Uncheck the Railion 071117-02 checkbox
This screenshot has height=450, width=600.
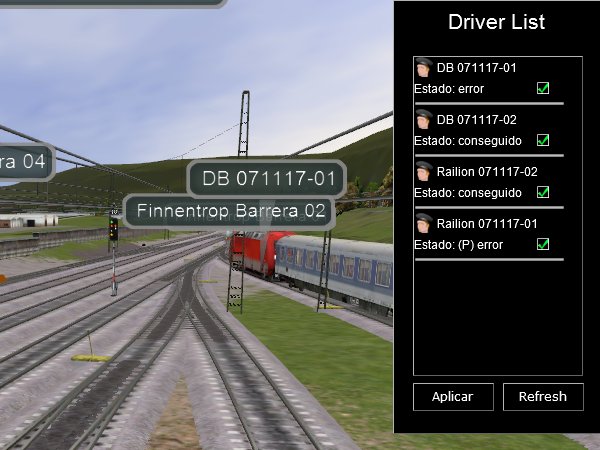(543, 192)
